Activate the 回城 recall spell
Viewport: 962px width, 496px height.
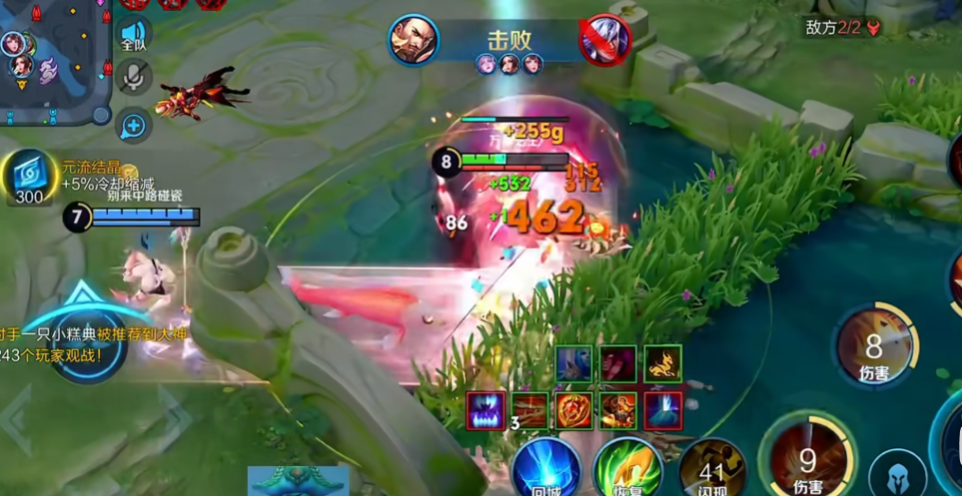tap(548, 467)
